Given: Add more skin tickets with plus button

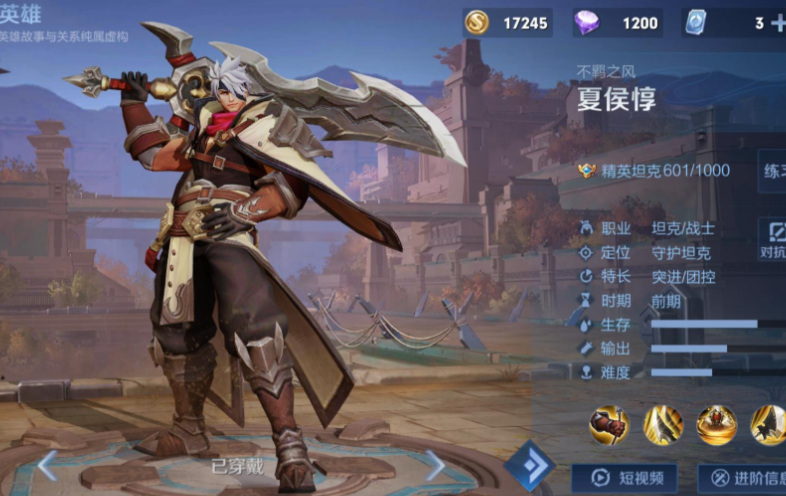Looking at the screenshot, I should pos(778,23).
